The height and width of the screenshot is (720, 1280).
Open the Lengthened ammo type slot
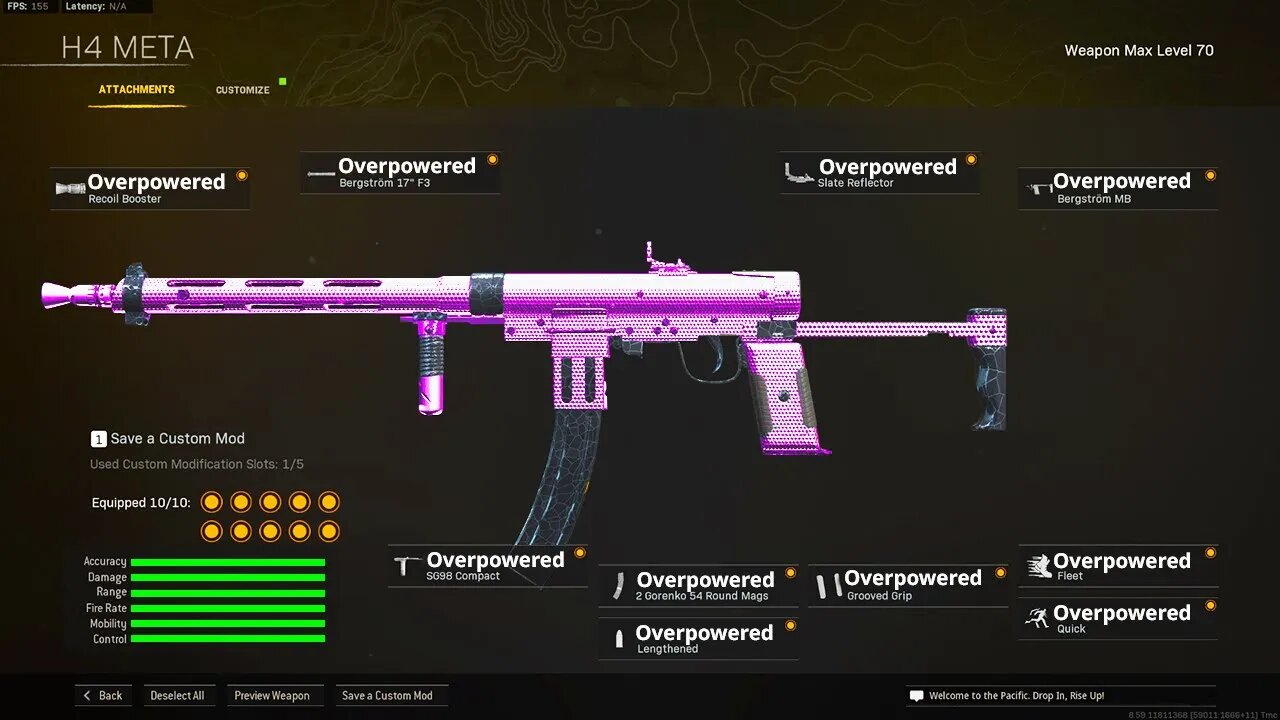[697, 638]
